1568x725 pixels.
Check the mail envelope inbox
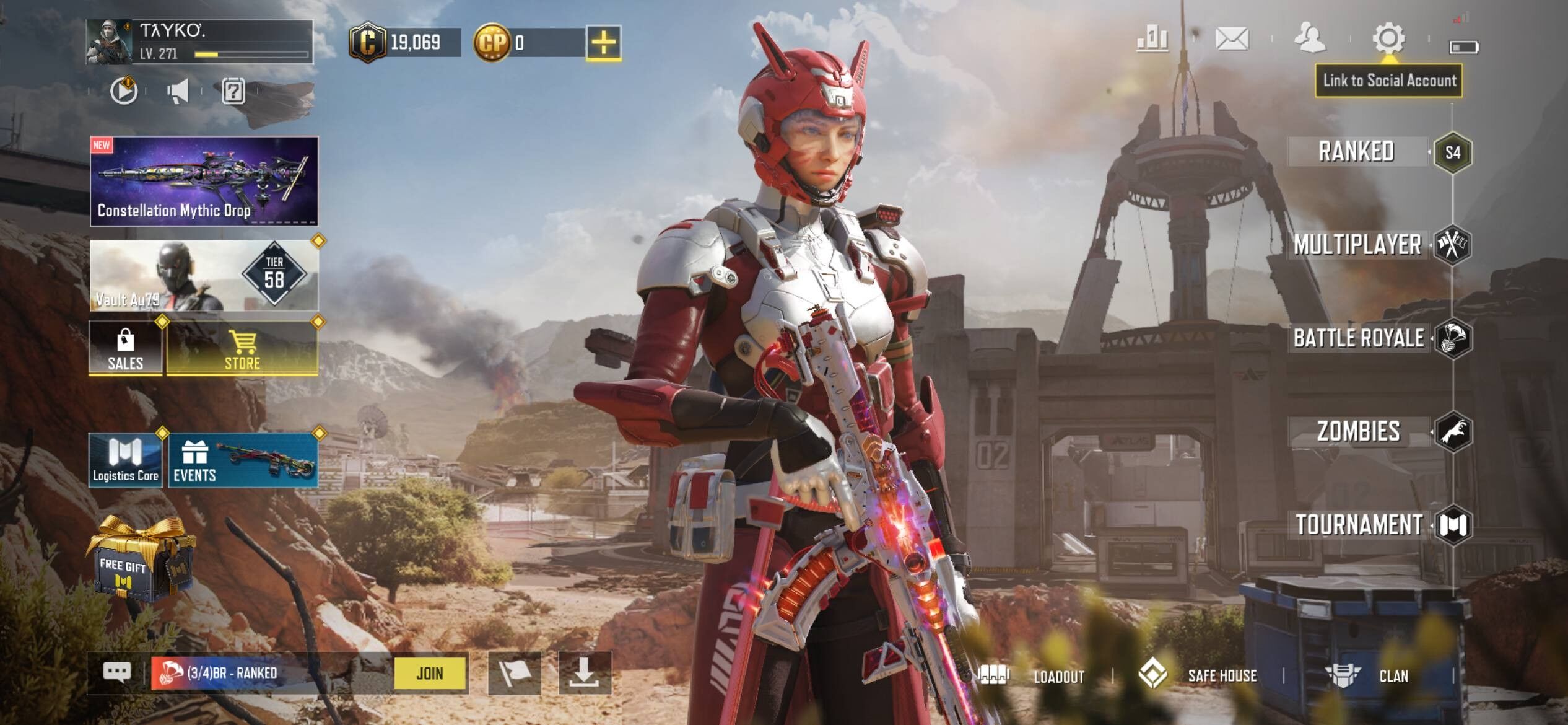tap(1232, 39)
